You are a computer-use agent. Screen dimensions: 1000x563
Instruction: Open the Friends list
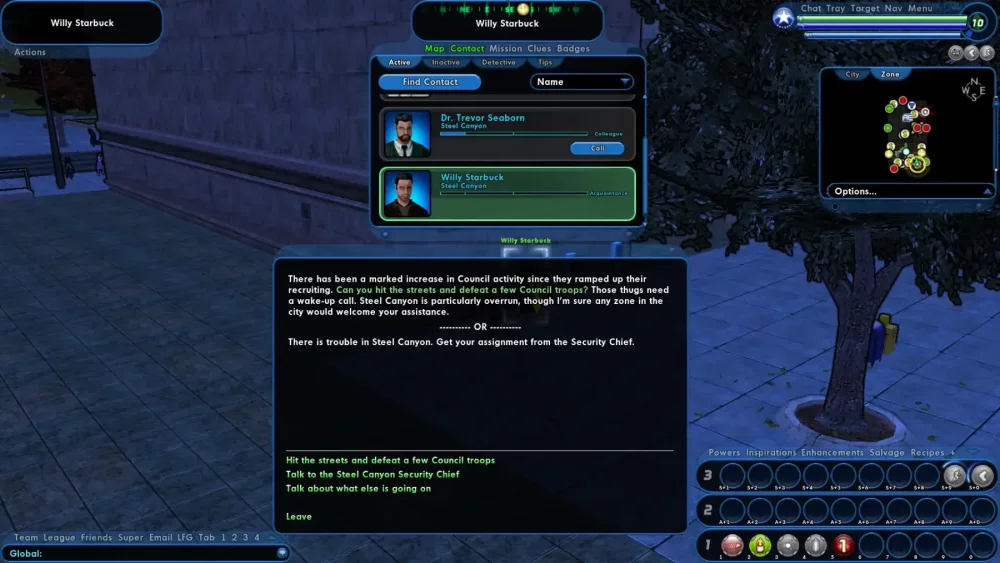pyautogui.click(x=96, y=538)
